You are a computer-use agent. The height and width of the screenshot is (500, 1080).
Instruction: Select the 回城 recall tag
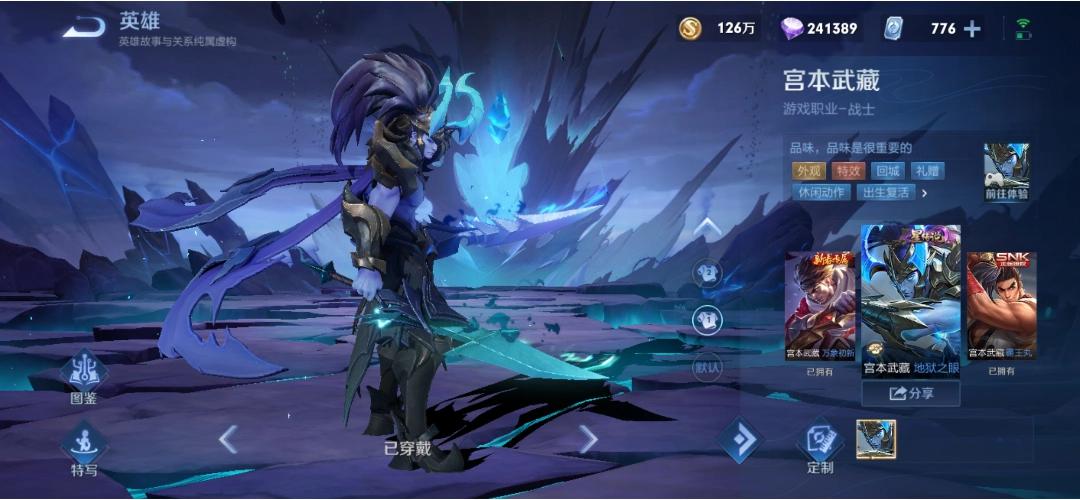[887, 171]
